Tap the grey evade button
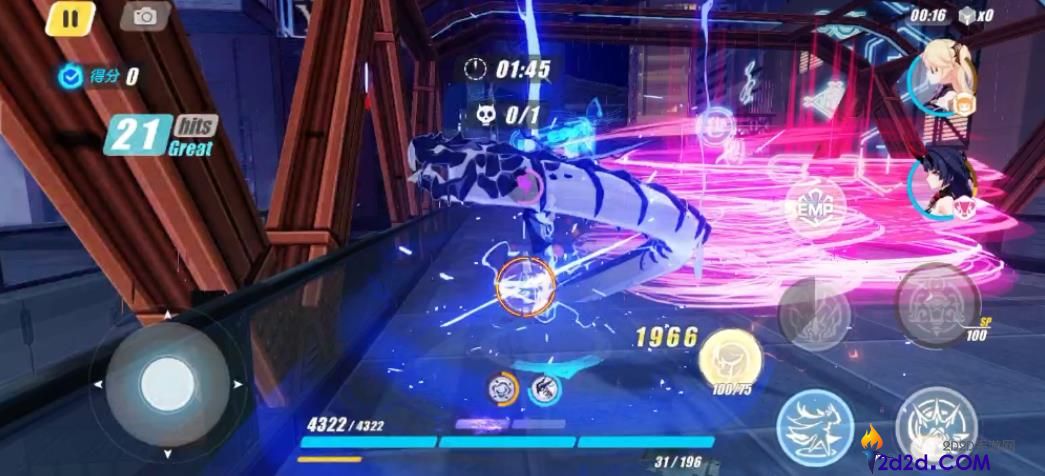Viewport: 1045px width, 476px height. [814, 314]
